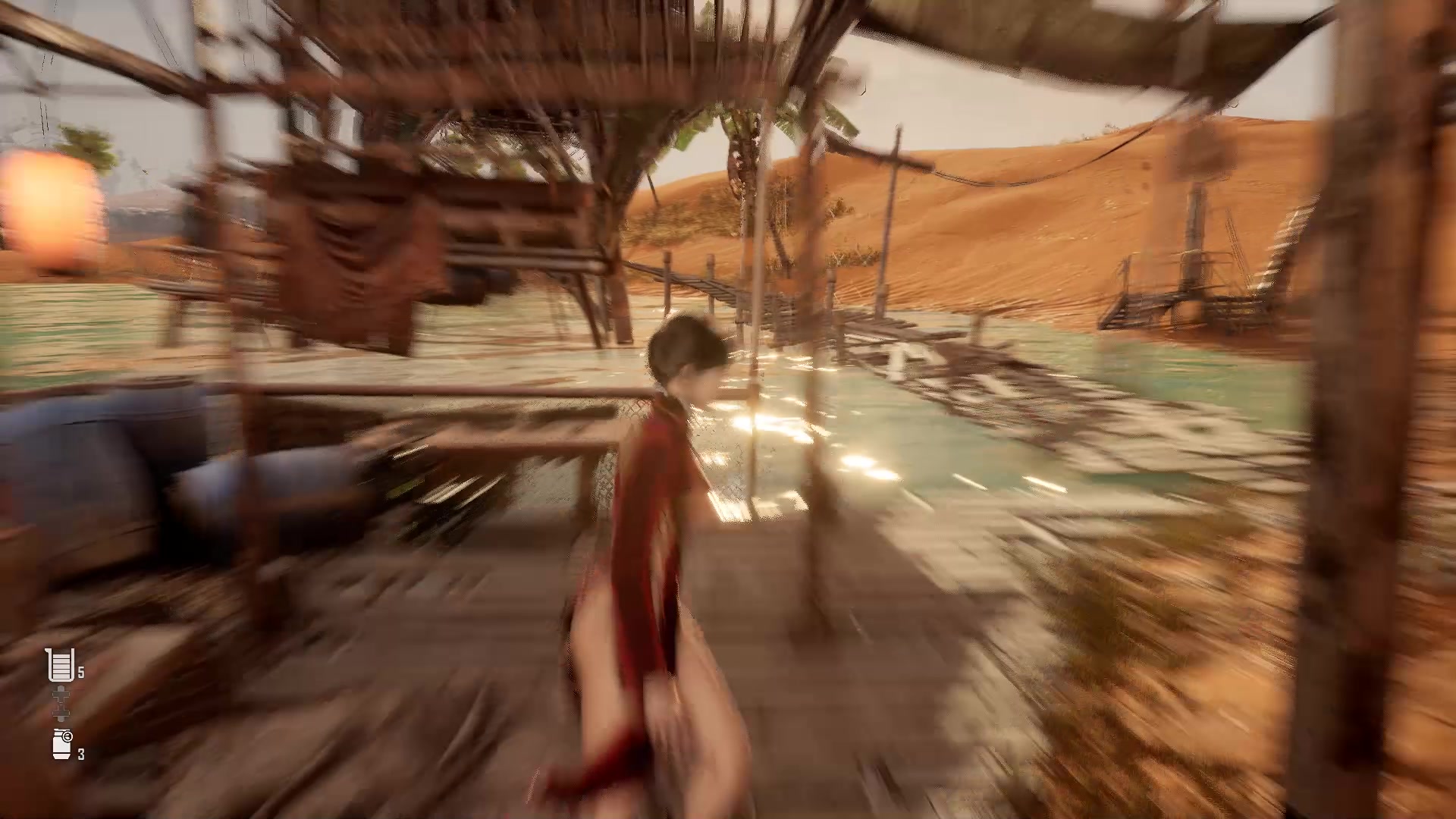Click the grenade count number 3

[80, 755]
